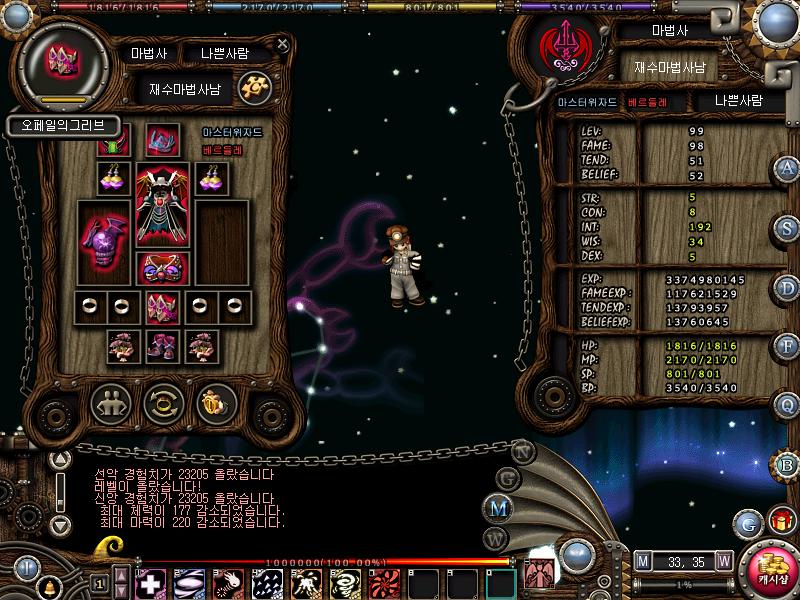The width and height of the screenshot is (800, 600).
Task: Click the golden beetle button
Action: pos(214,404)
